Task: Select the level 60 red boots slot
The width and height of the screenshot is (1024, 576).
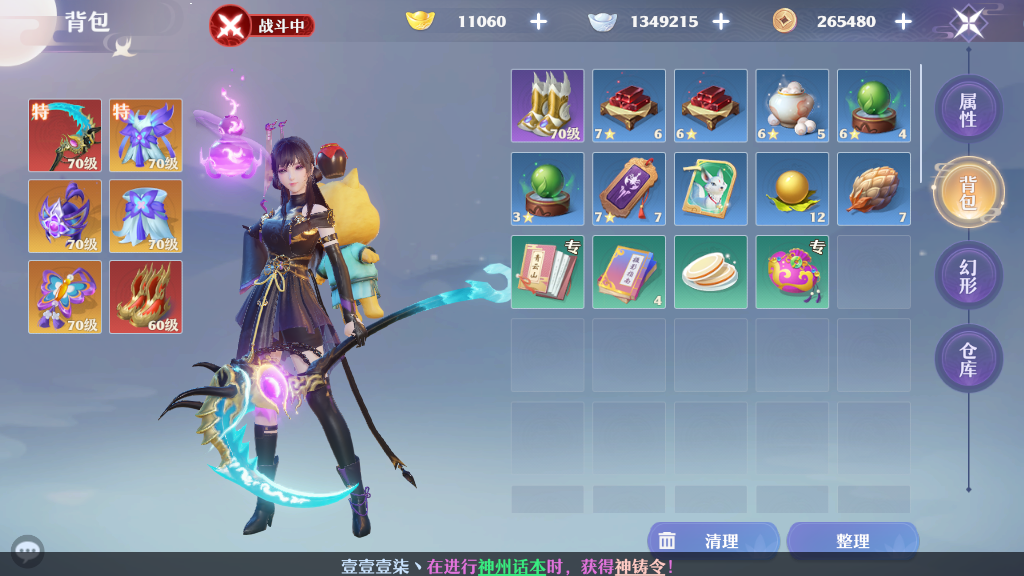Action: [x=146, y=297]
